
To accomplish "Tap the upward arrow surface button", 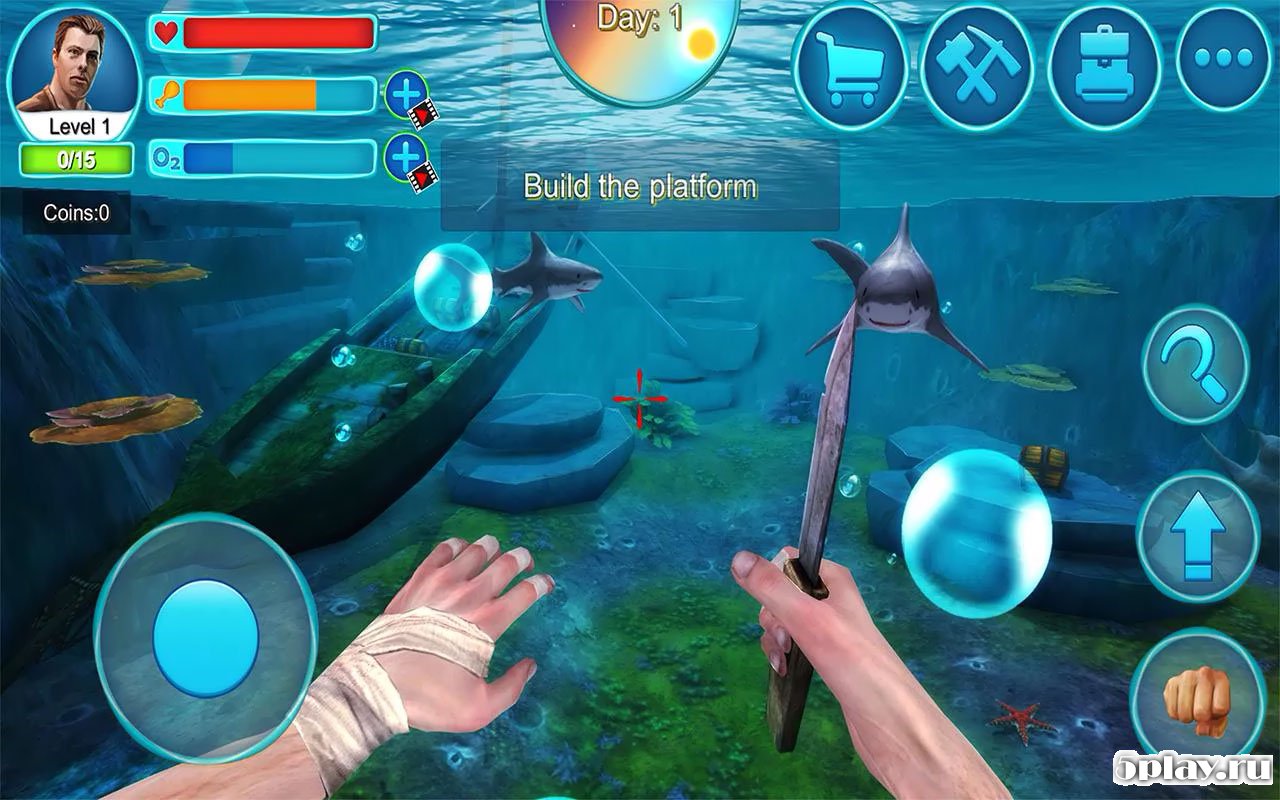I will (1196, 535).
